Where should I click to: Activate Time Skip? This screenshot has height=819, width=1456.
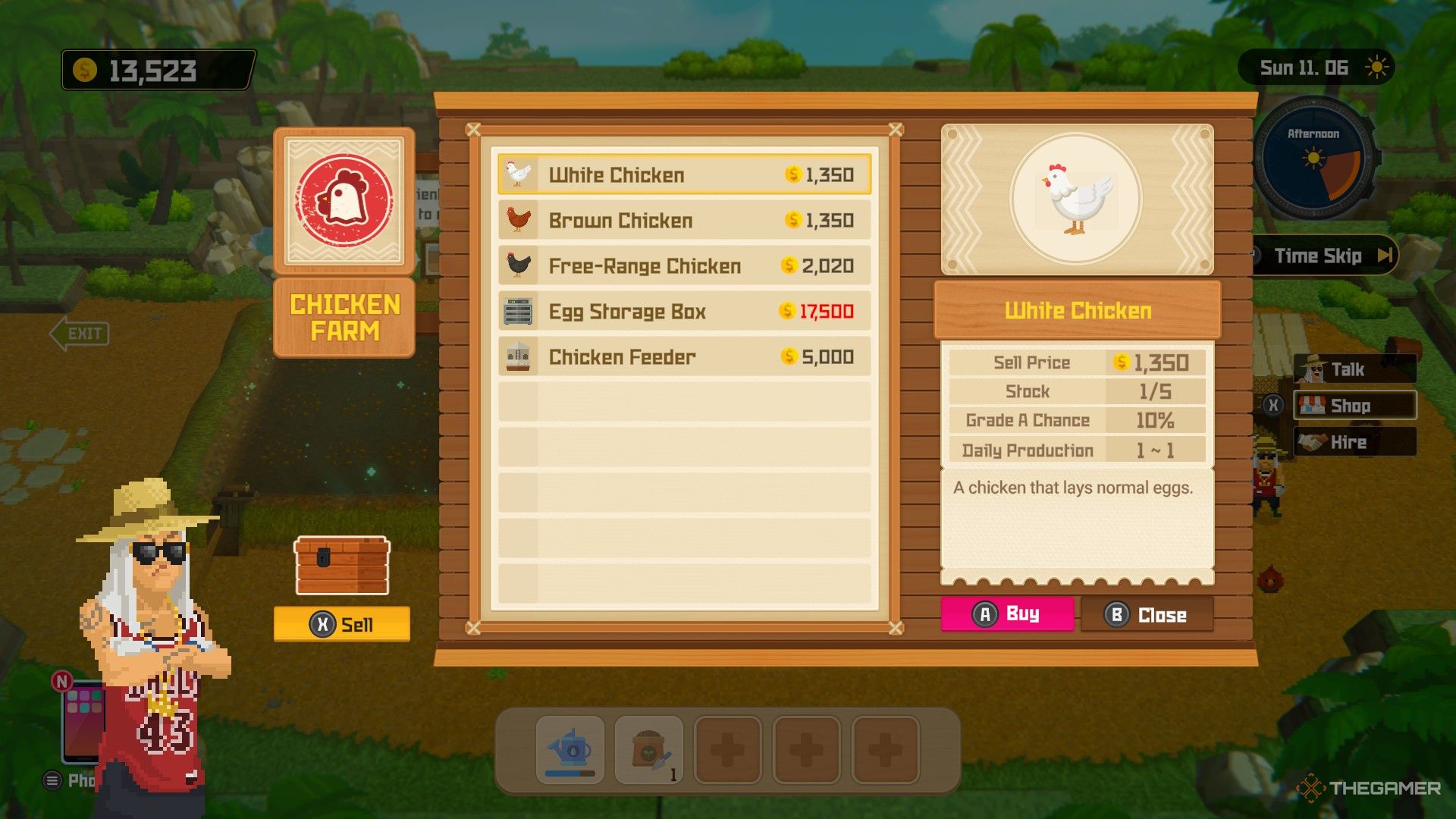tap(1323, 256)
